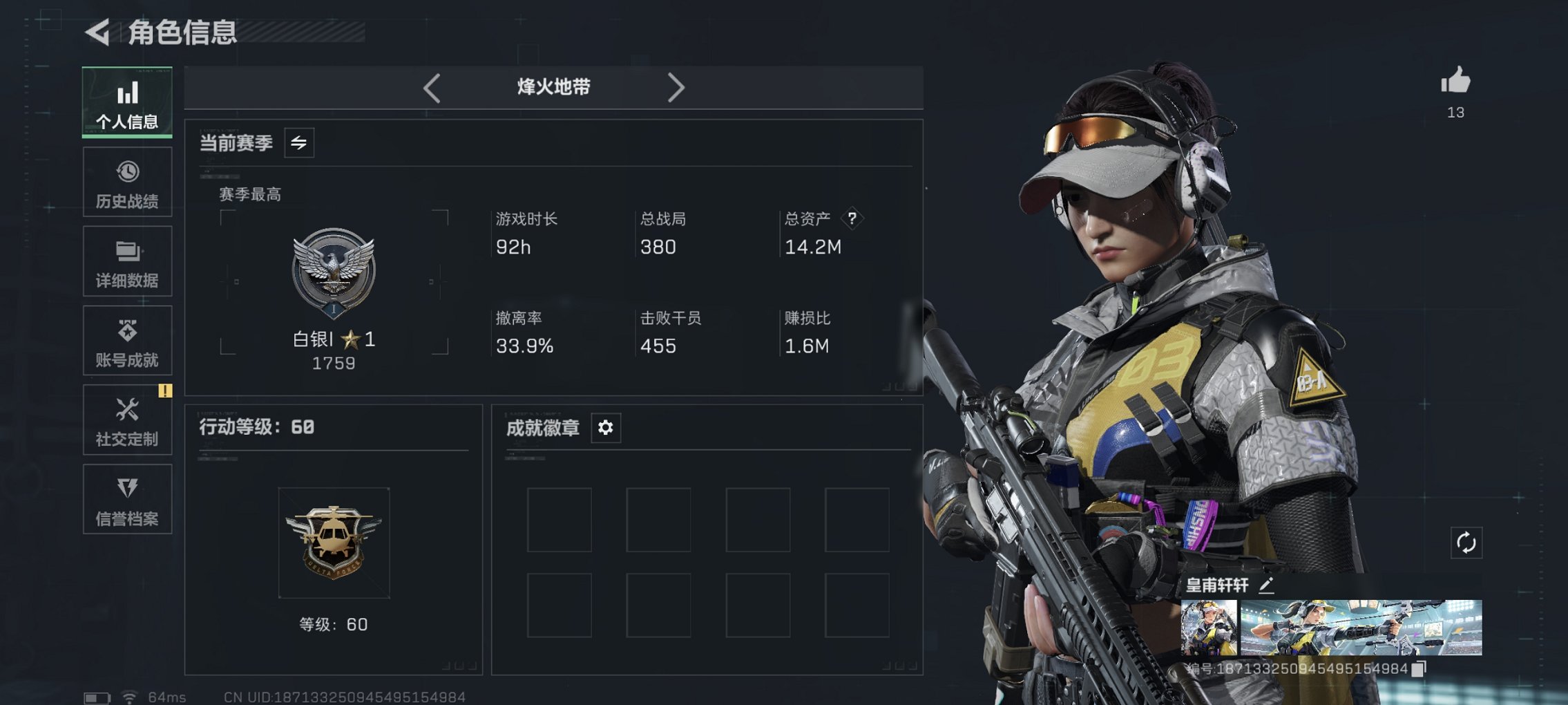The image size is (1568, 705).
Task: Click the back arrow beside 角色信息
Action: [98, 30]
